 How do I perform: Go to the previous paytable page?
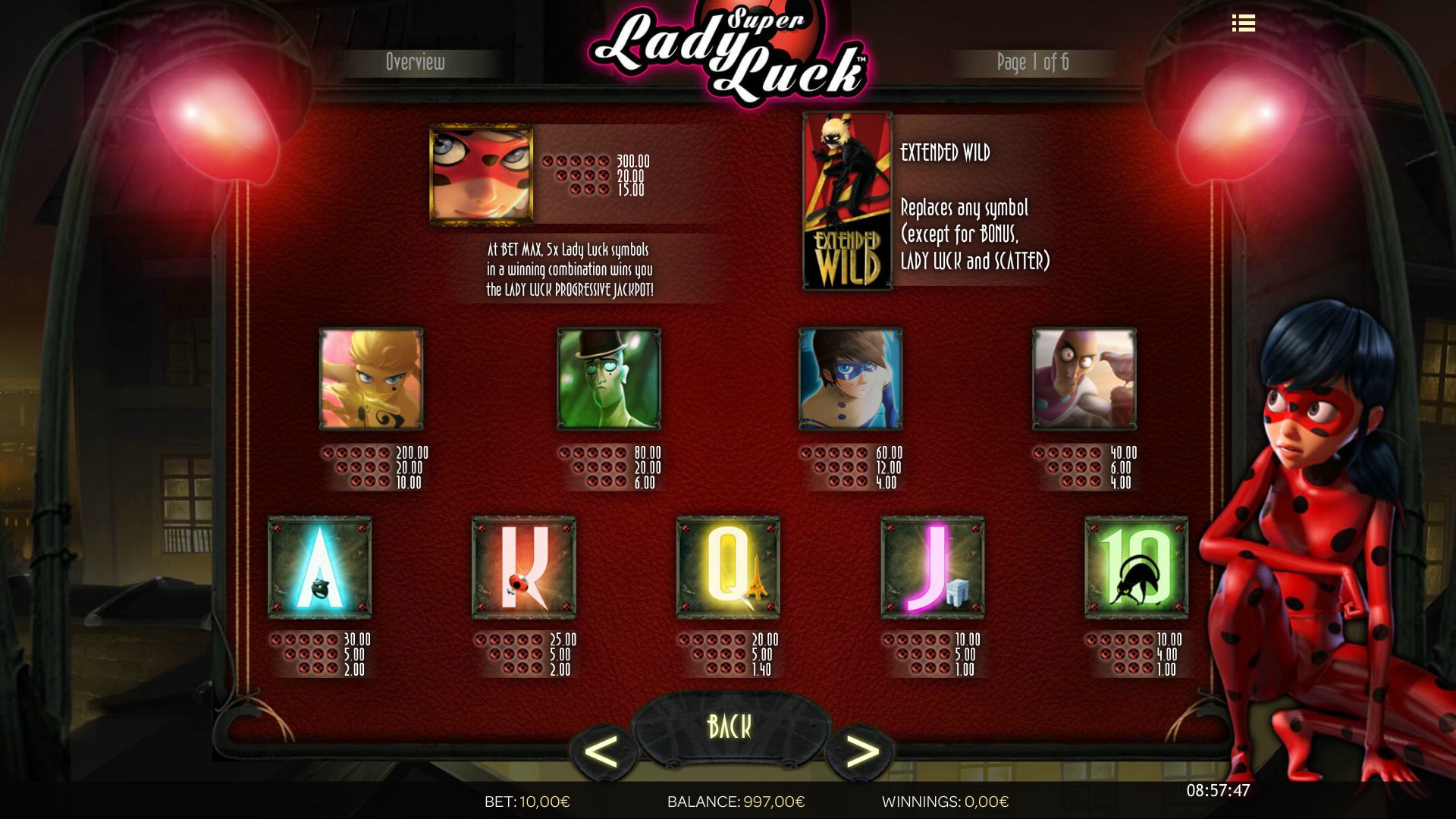(602, 752)
